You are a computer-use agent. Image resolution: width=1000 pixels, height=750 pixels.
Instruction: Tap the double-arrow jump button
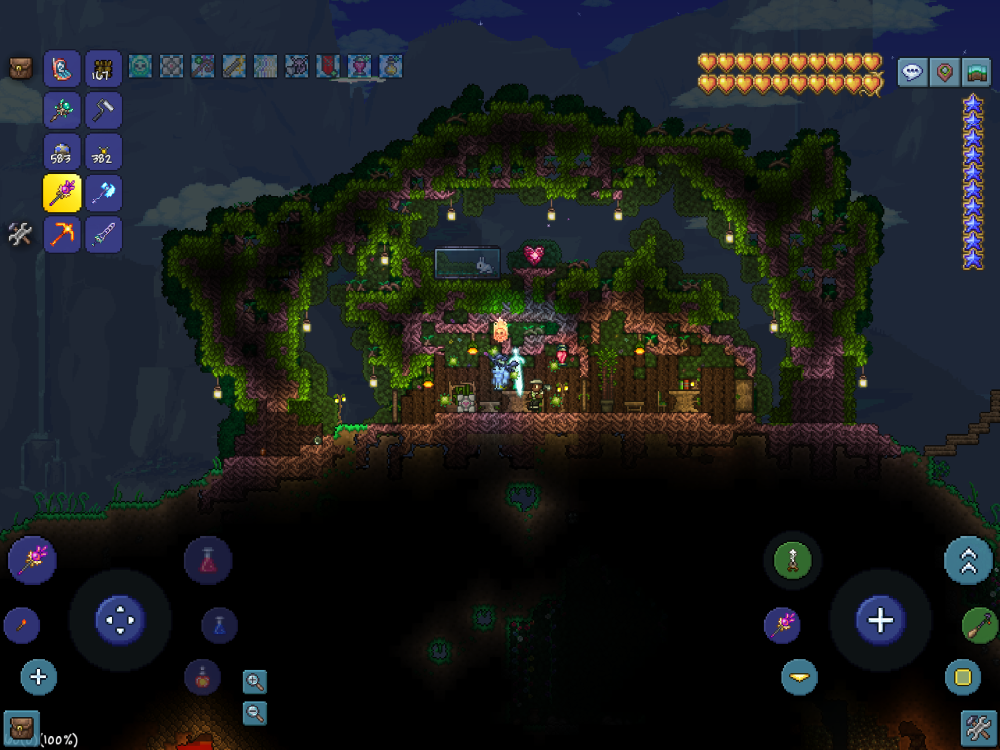tap(968, 560)
